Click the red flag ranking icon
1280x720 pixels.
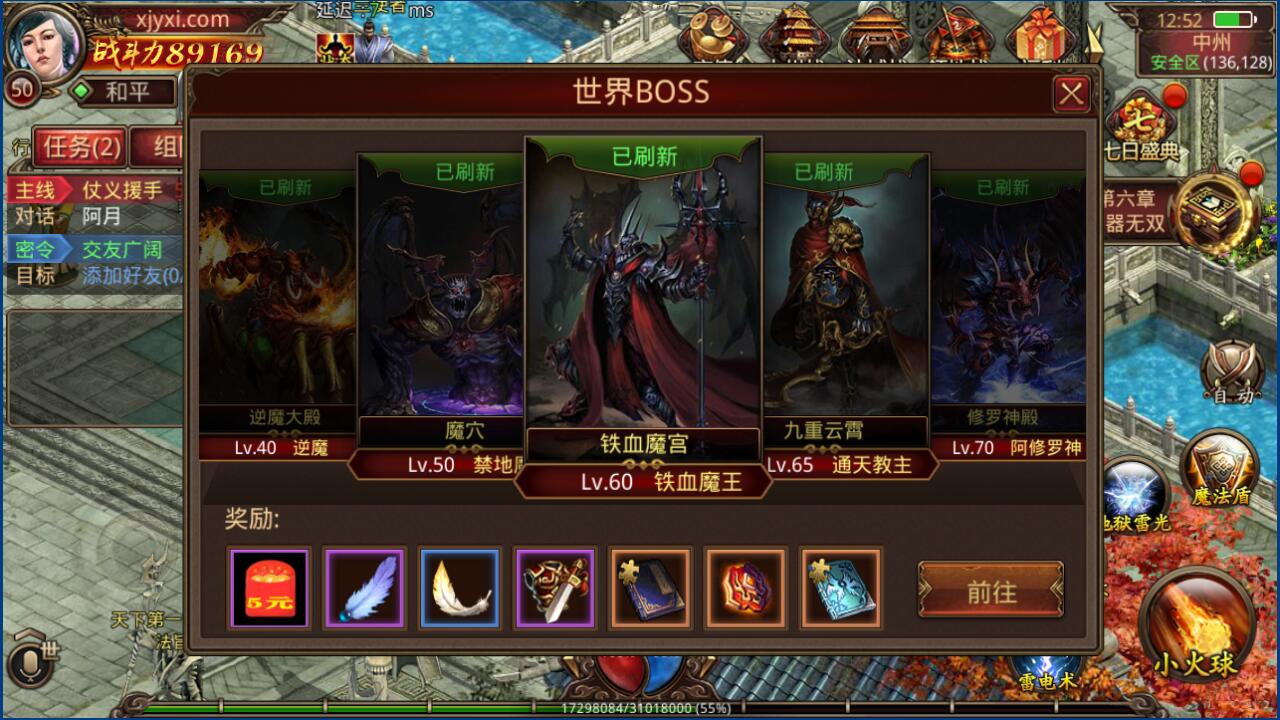tap(961, 30)
